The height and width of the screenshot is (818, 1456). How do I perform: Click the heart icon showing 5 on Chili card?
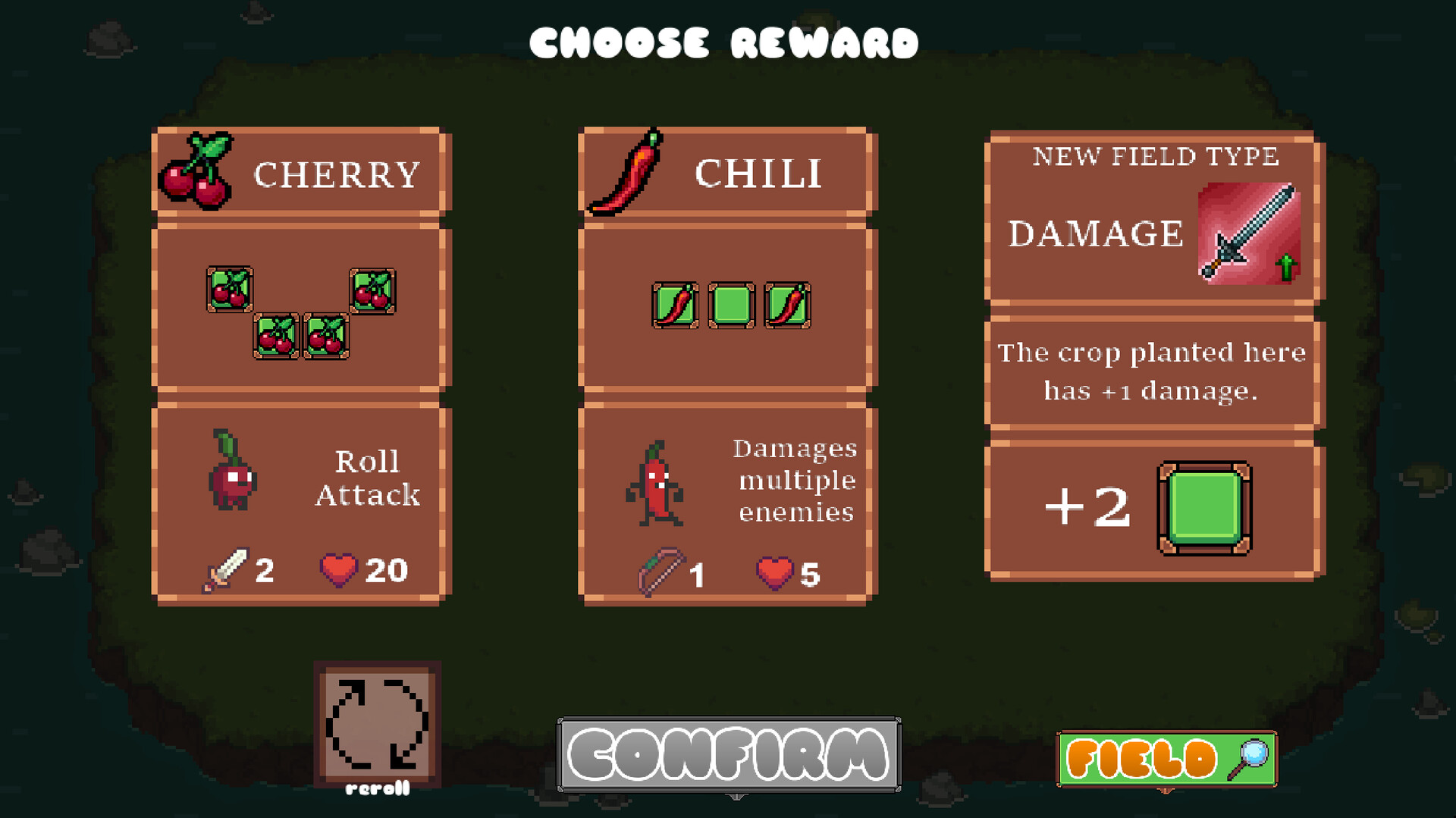point(772,574)
